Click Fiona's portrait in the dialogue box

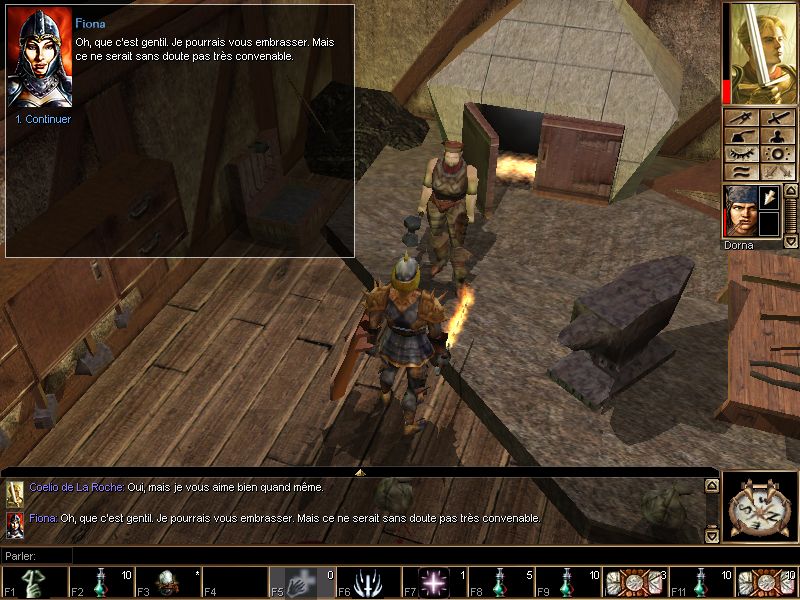pyautogui.click(x=39, y=58)
